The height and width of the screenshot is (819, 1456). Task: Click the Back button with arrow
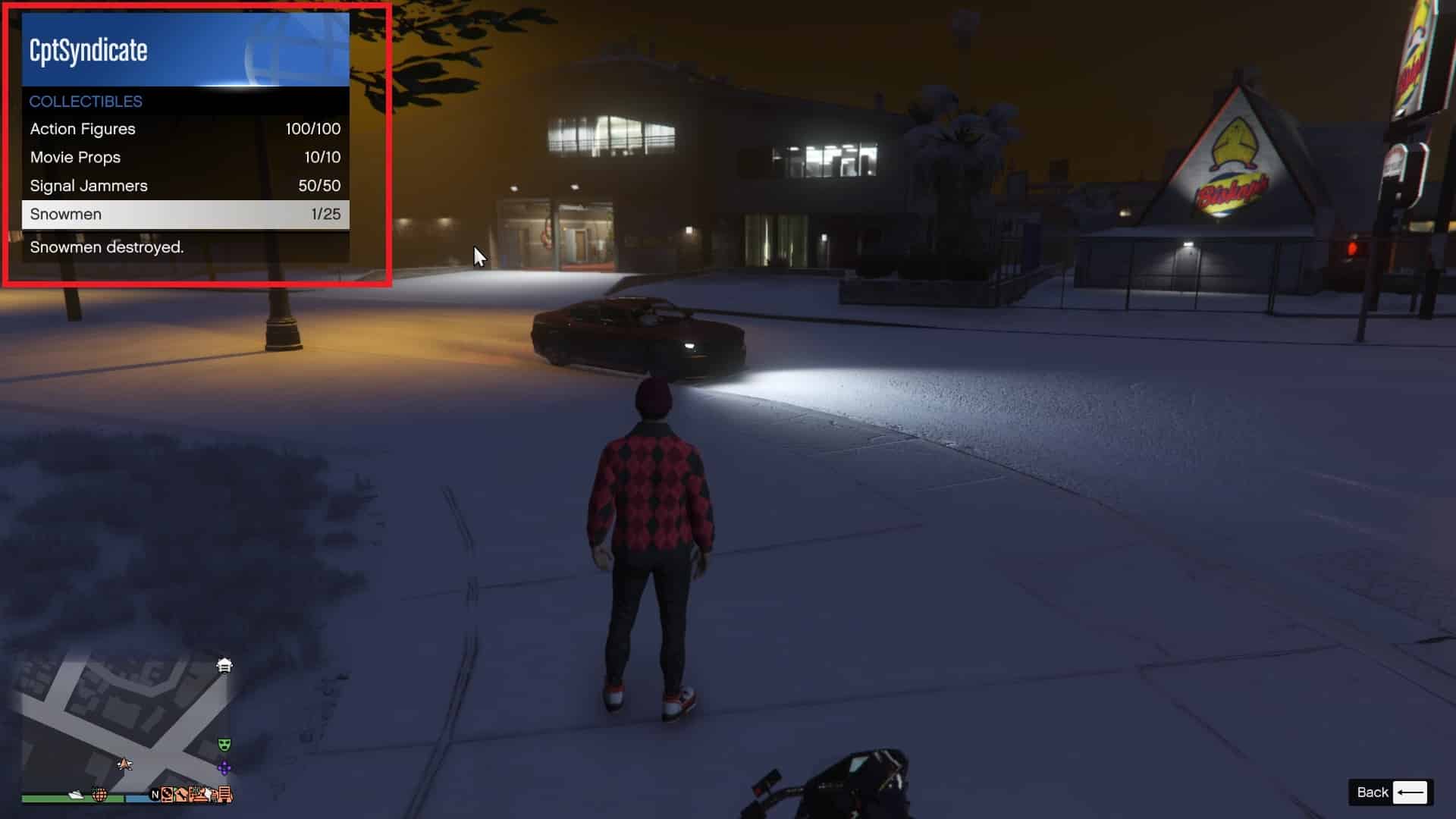pos(1392,792)
